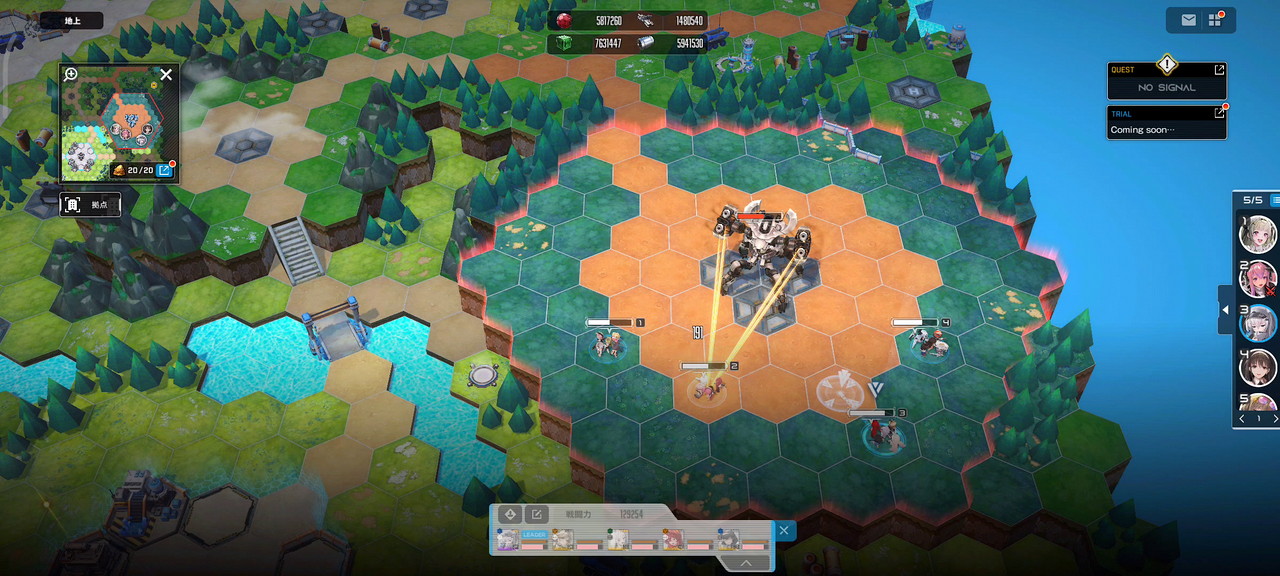
Task: Open the grid menu icon
Action: [1216, 20]
